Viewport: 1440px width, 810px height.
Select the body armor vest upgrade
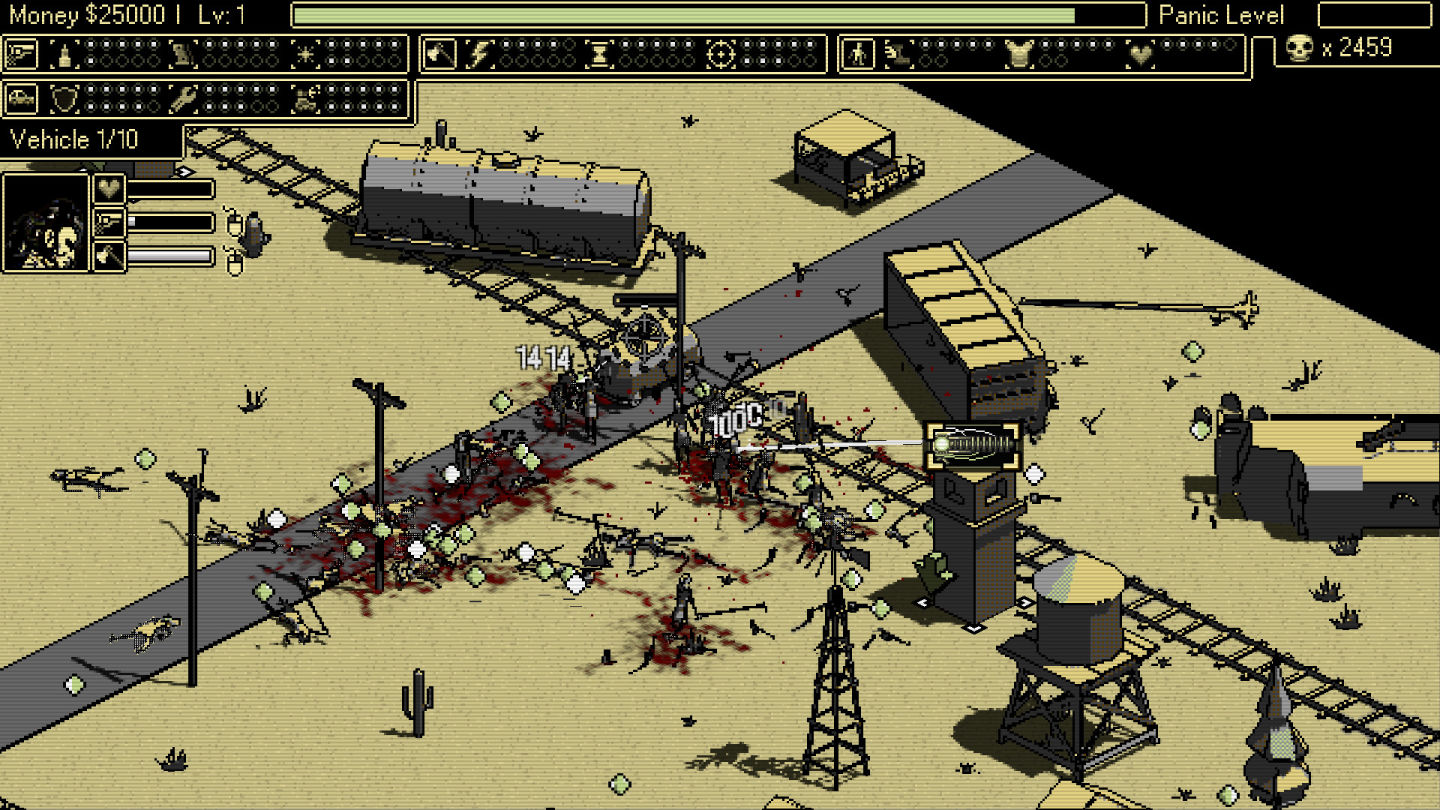[1018, 54]
